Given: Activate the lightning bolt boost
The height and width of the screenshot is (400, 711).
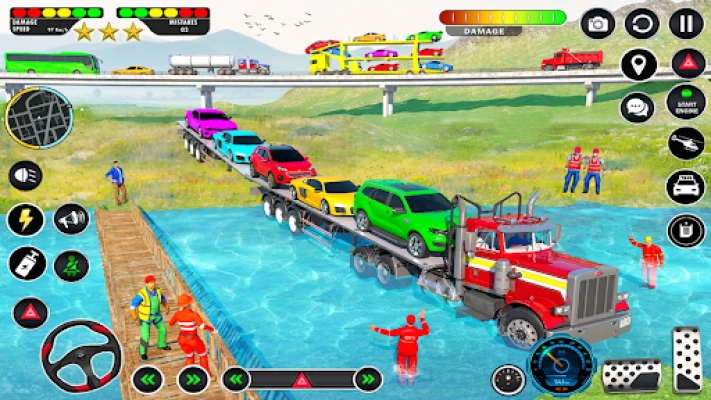Looking at the screenshot, I should [25, 219].
